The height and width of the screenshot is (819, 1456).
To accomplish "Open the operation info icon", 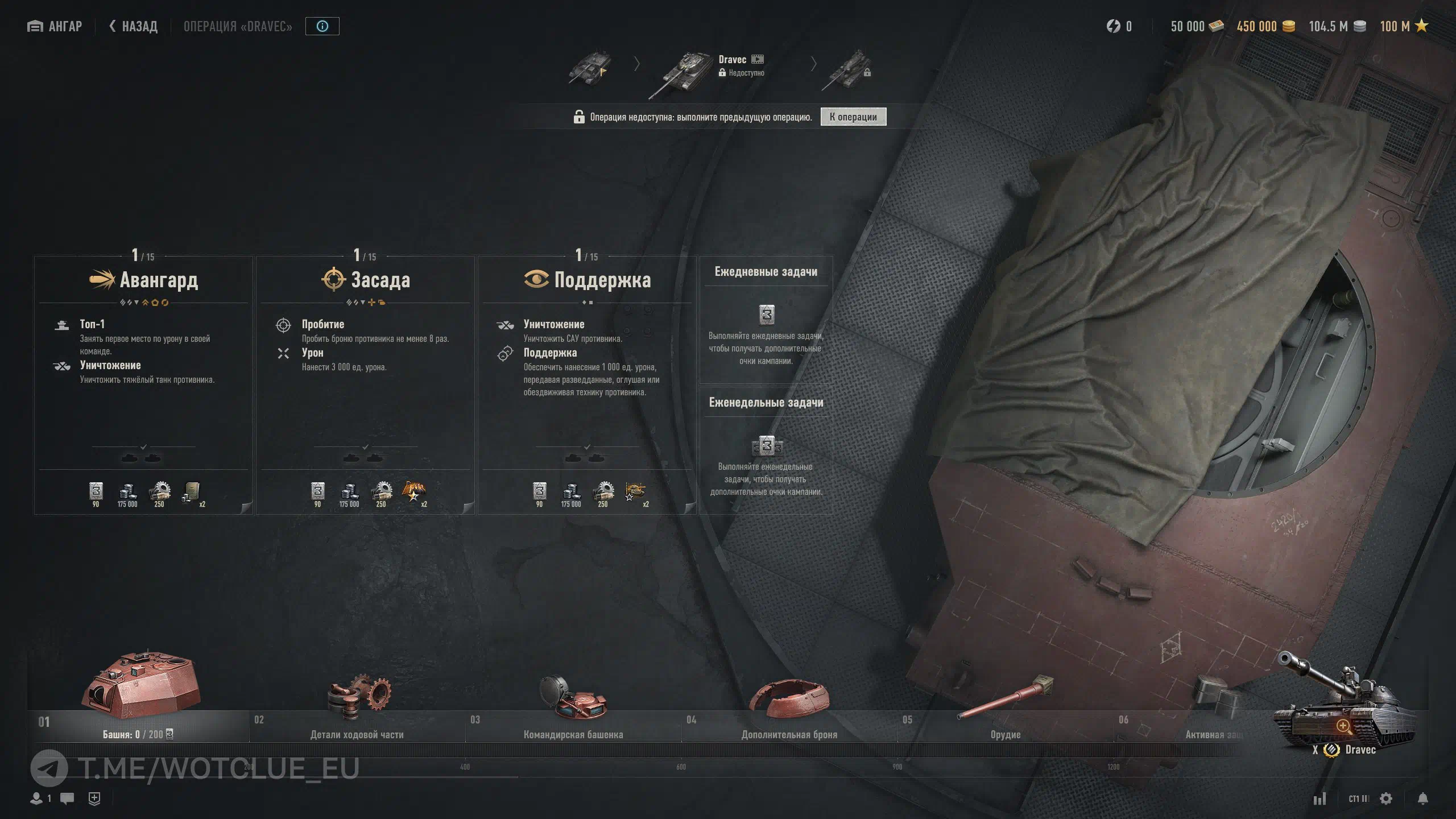I will coord(322,26).
